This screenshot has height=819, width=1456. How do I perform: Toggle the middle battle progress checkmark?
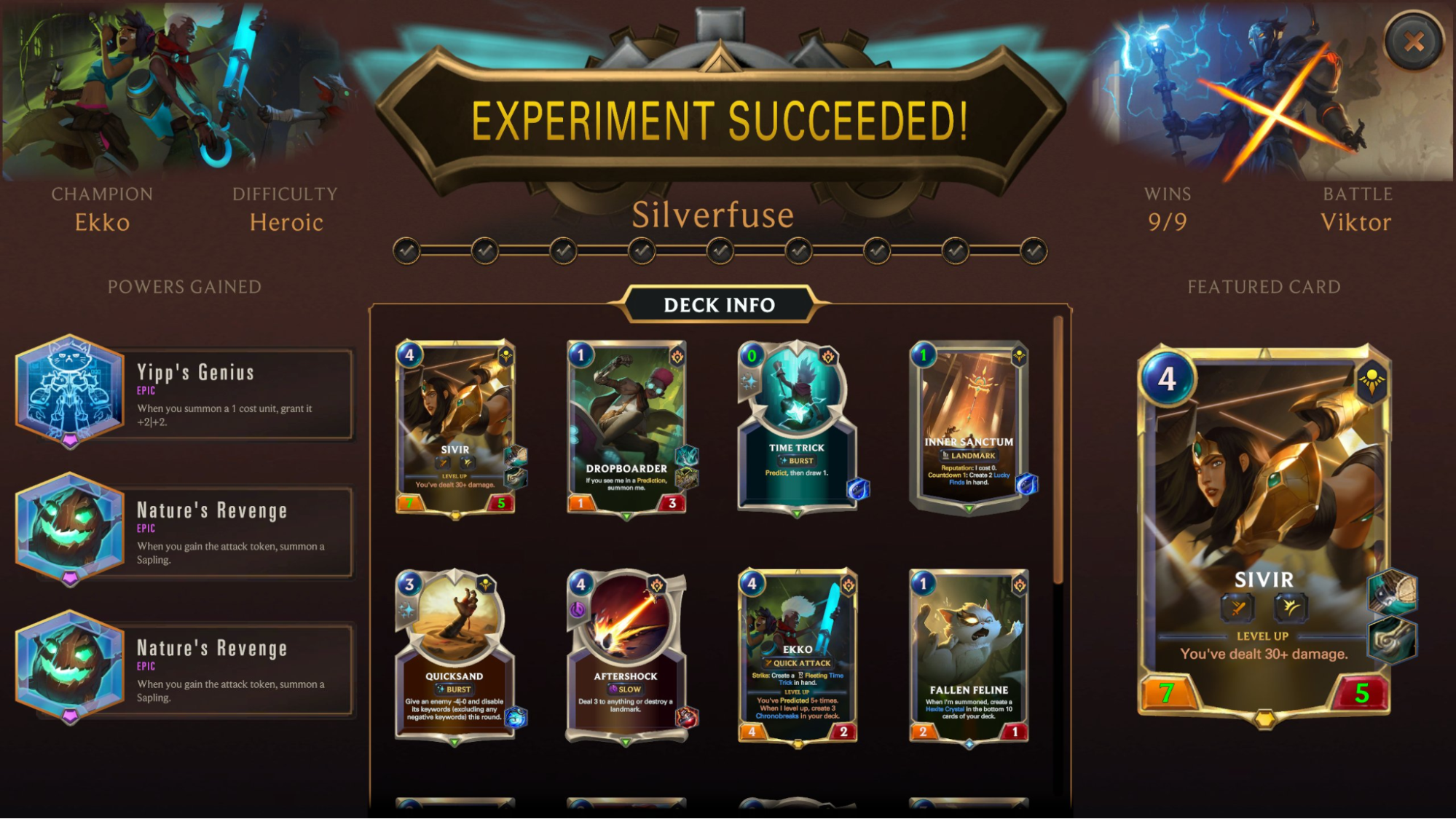(720, 250)
